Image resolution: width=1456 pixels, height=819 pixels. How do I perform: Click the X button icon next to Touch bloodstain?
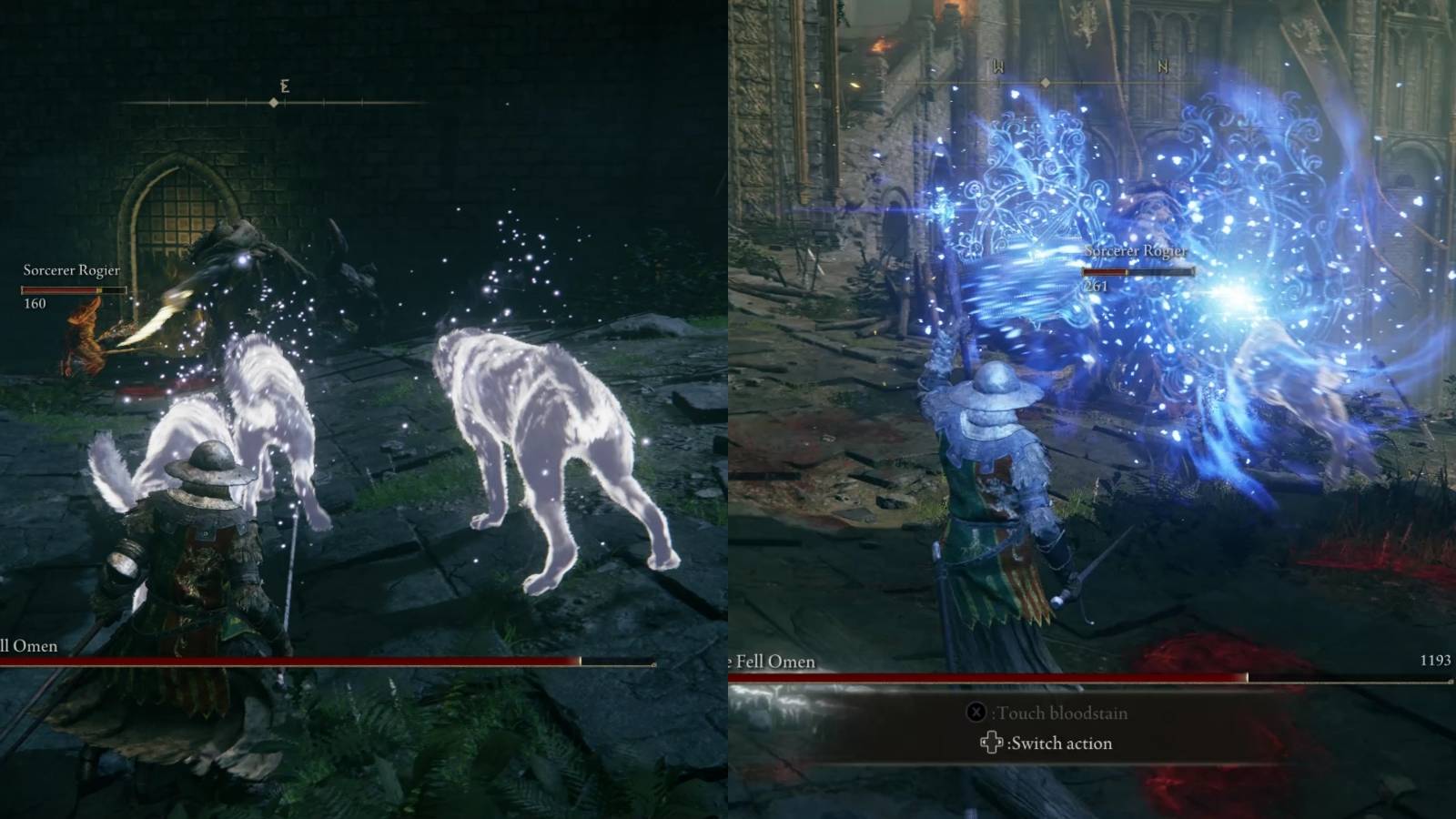tap(977, 712)
